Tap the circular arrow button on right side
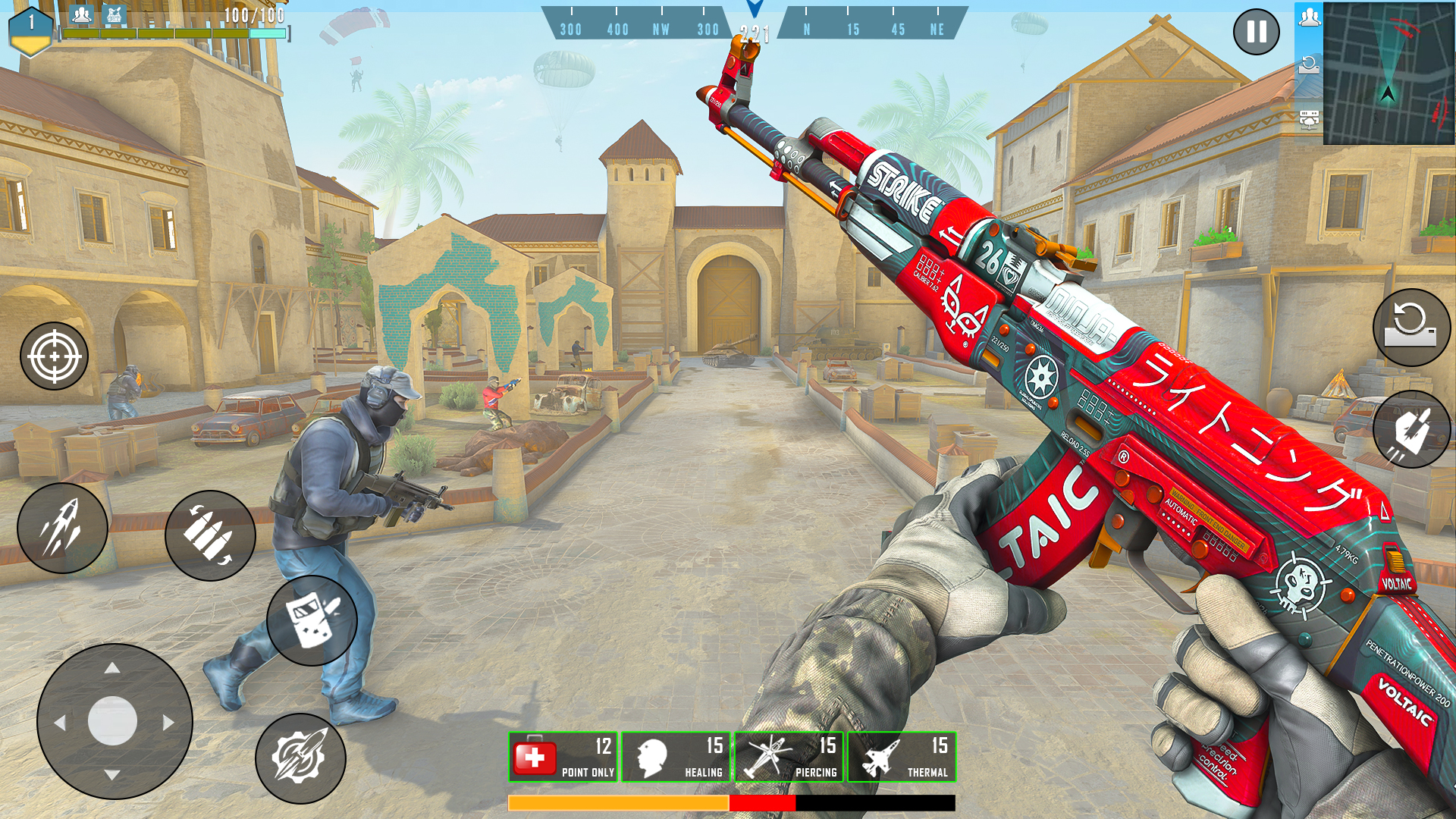 tap(1411, 328)
